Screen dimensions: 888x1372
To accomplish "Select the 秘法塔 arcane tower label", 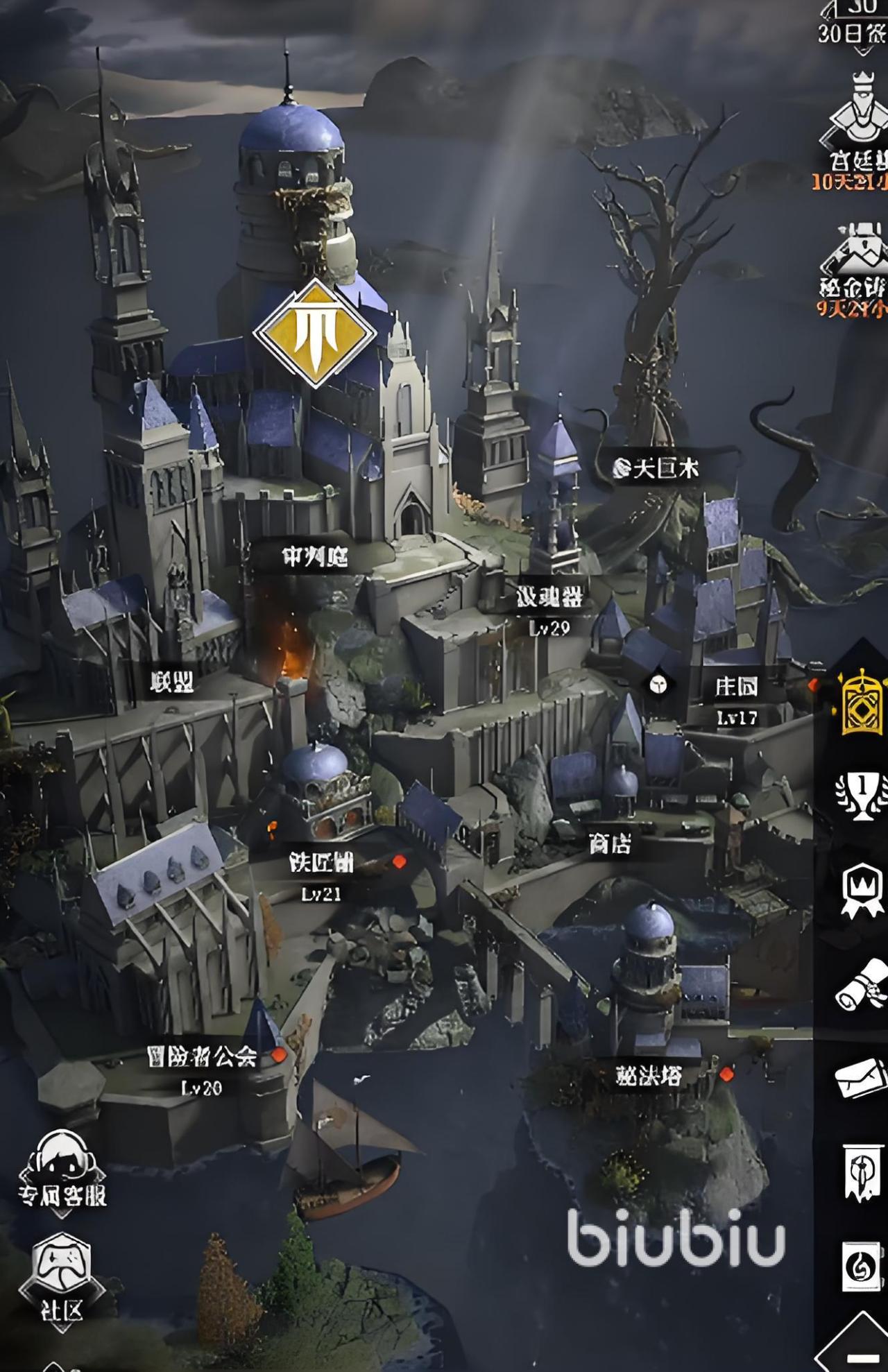I will [x=648, y=1076].
